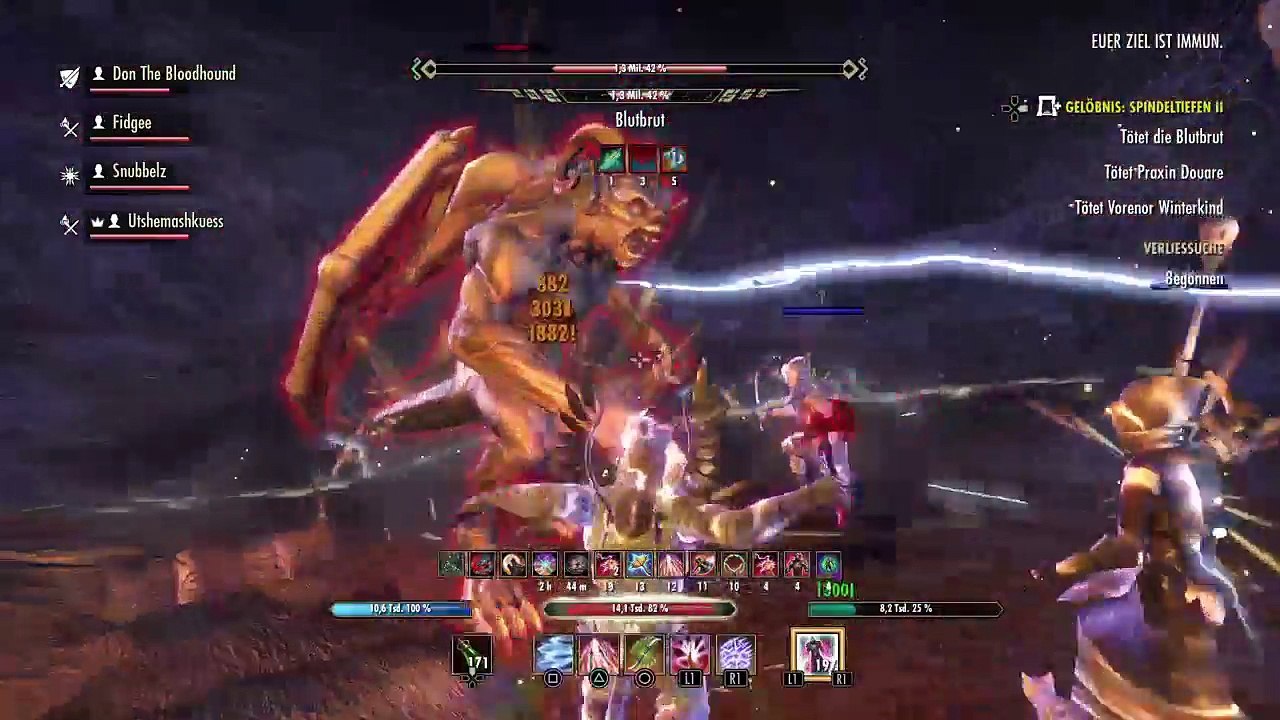Trigger the green feather ability slot

645,655
